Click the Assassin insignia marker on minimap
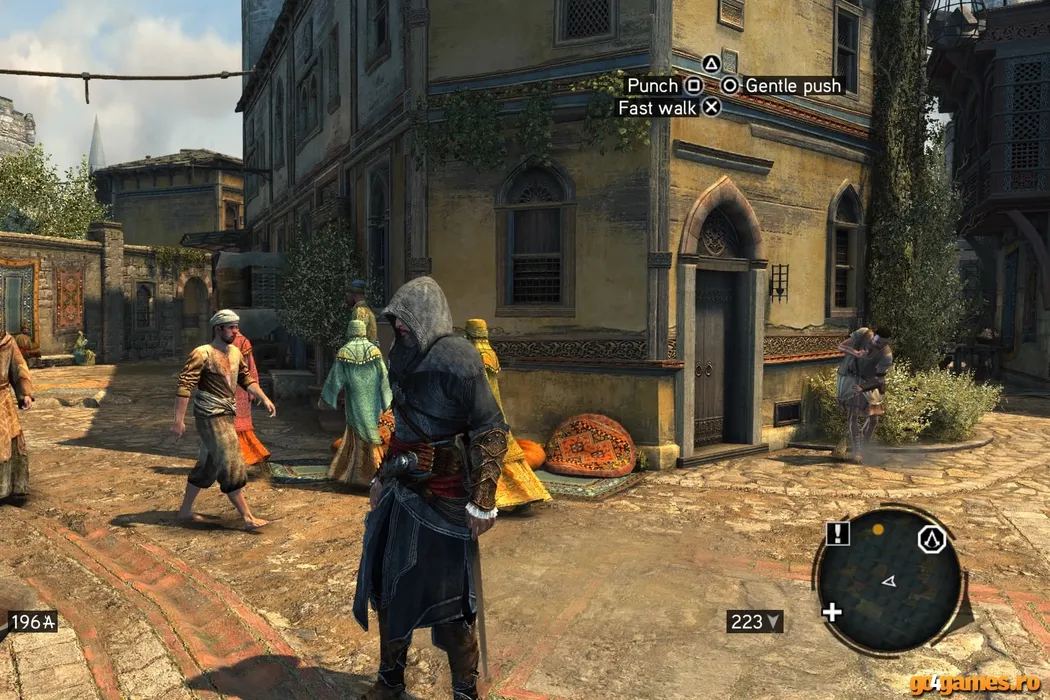1050x700 pixels. pyautogui.click(x=932, y=540)
